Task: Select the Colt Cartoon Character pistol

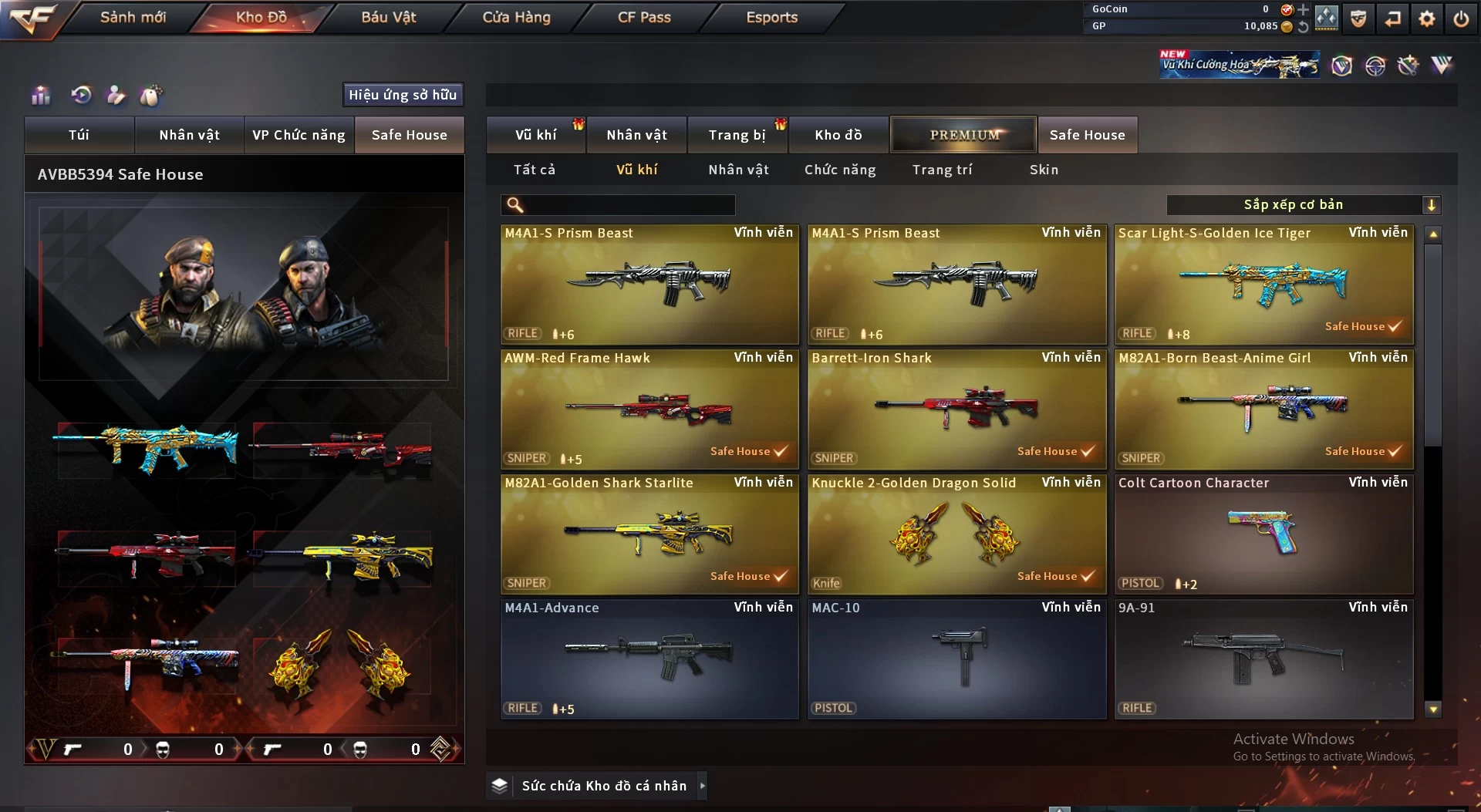Action: (1263, 534)
